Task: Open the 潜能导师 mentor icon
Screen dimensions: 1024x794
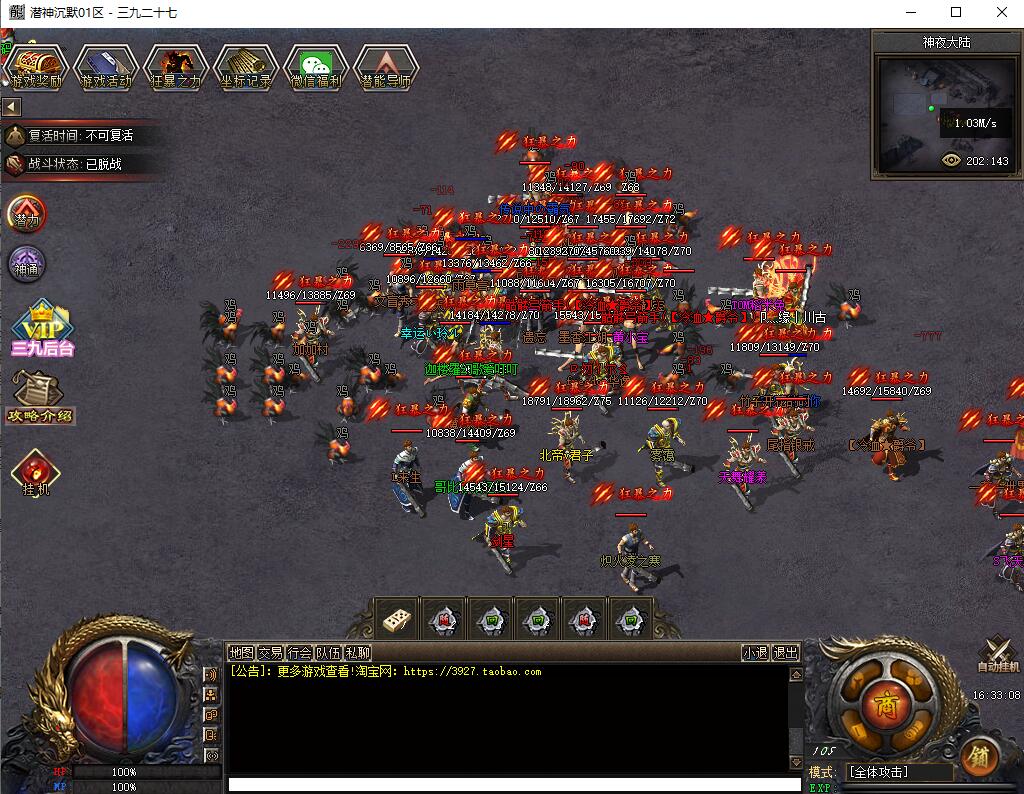Action: click(x=386, y=68)
